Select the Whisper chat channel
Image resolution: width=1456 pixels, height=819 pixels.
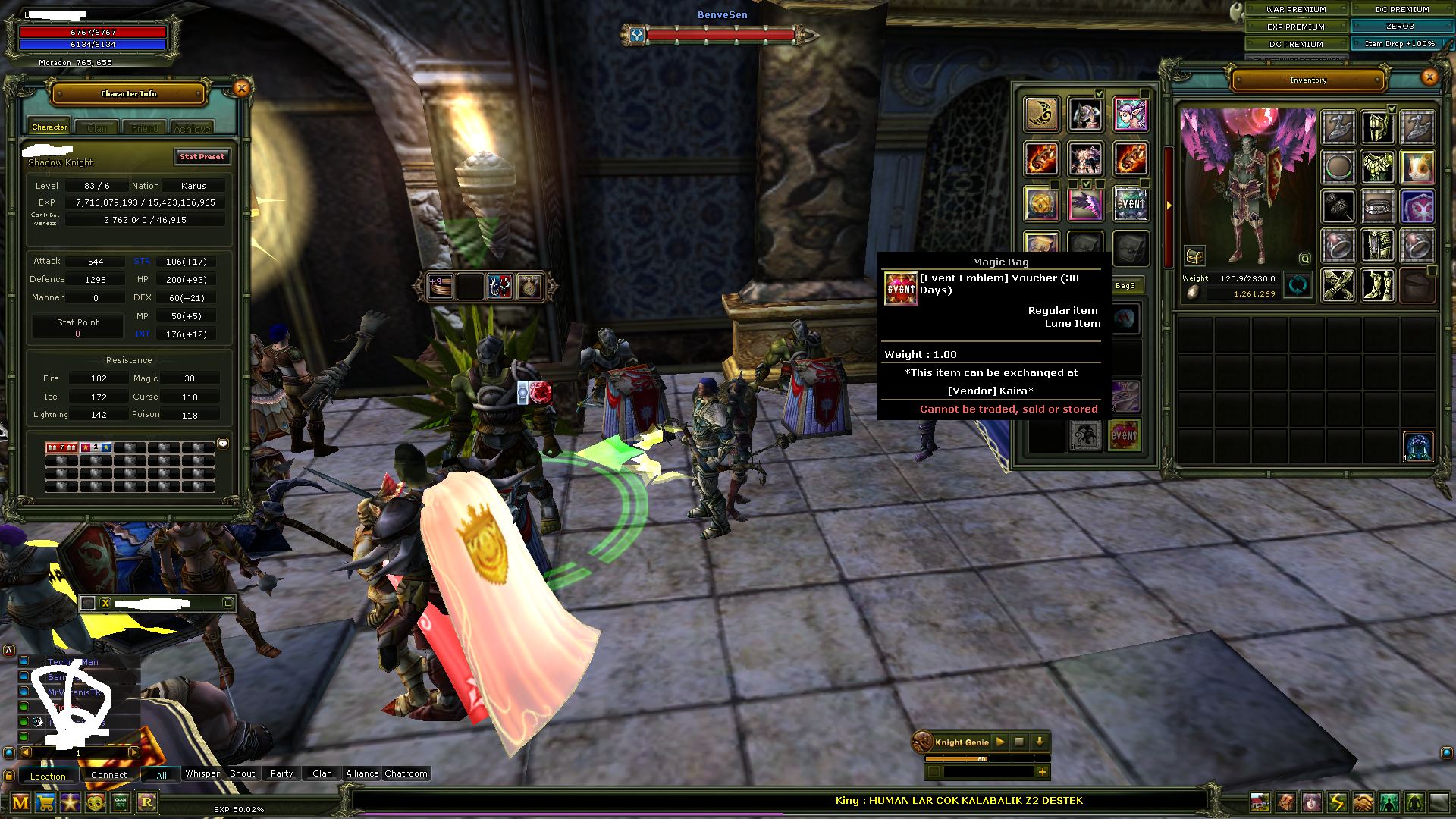coord(202,773)
